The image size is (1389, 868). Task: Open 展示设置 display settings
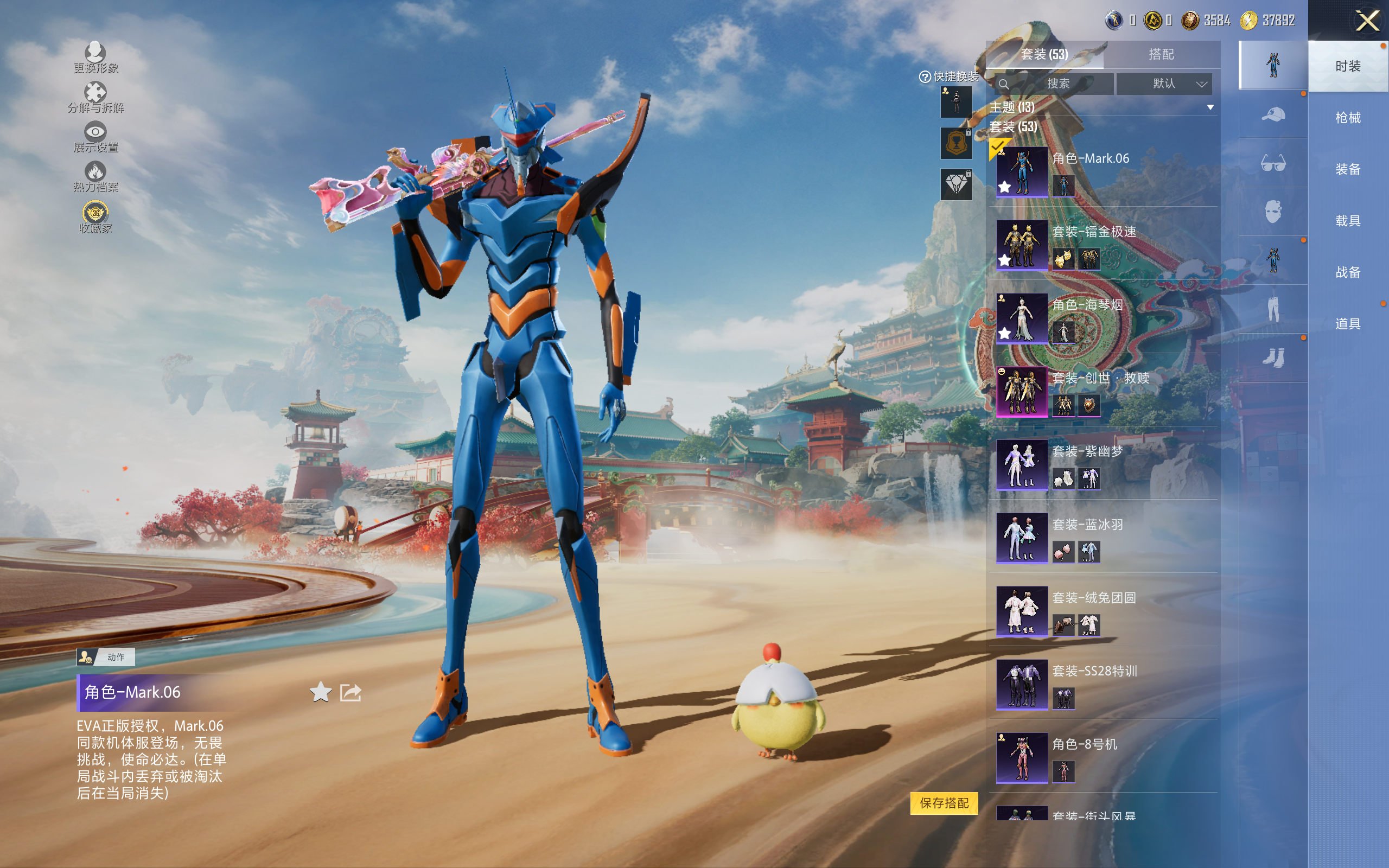click(x=95, y=137)
